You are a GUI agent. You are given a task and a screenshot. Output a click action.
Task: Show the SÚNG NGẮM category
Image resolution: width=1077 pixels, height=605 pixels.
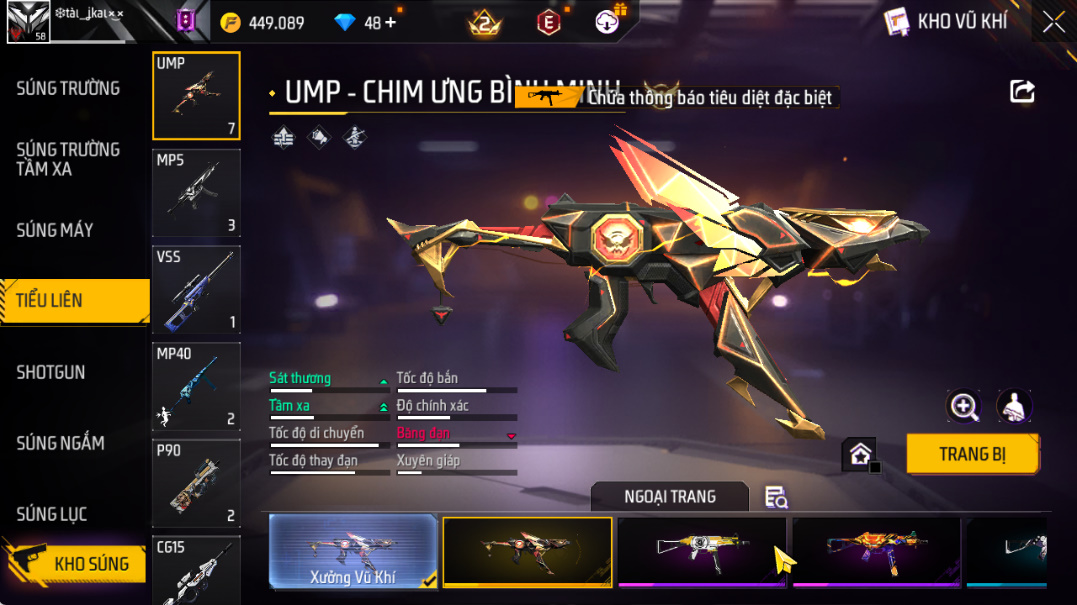tap(60, 443)
